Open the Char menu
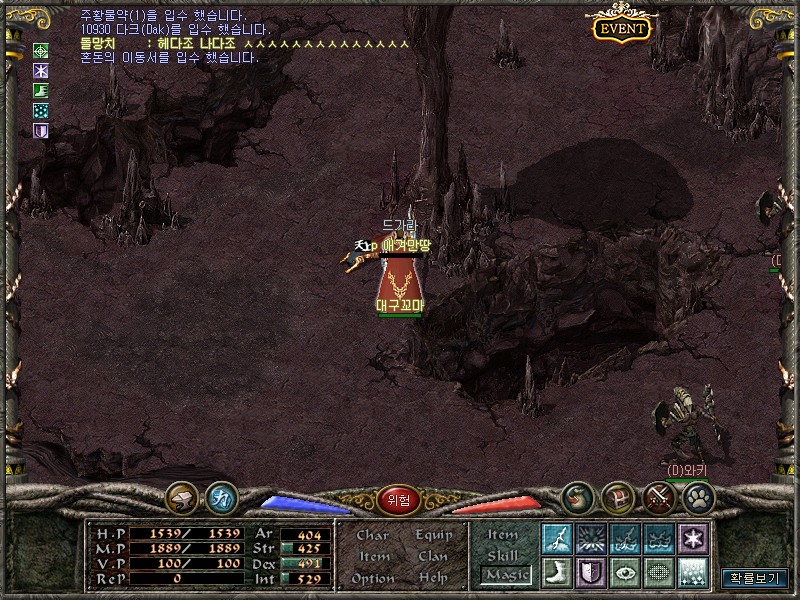Viewport: 800px width, 600px height. click(x=373, y=535)
